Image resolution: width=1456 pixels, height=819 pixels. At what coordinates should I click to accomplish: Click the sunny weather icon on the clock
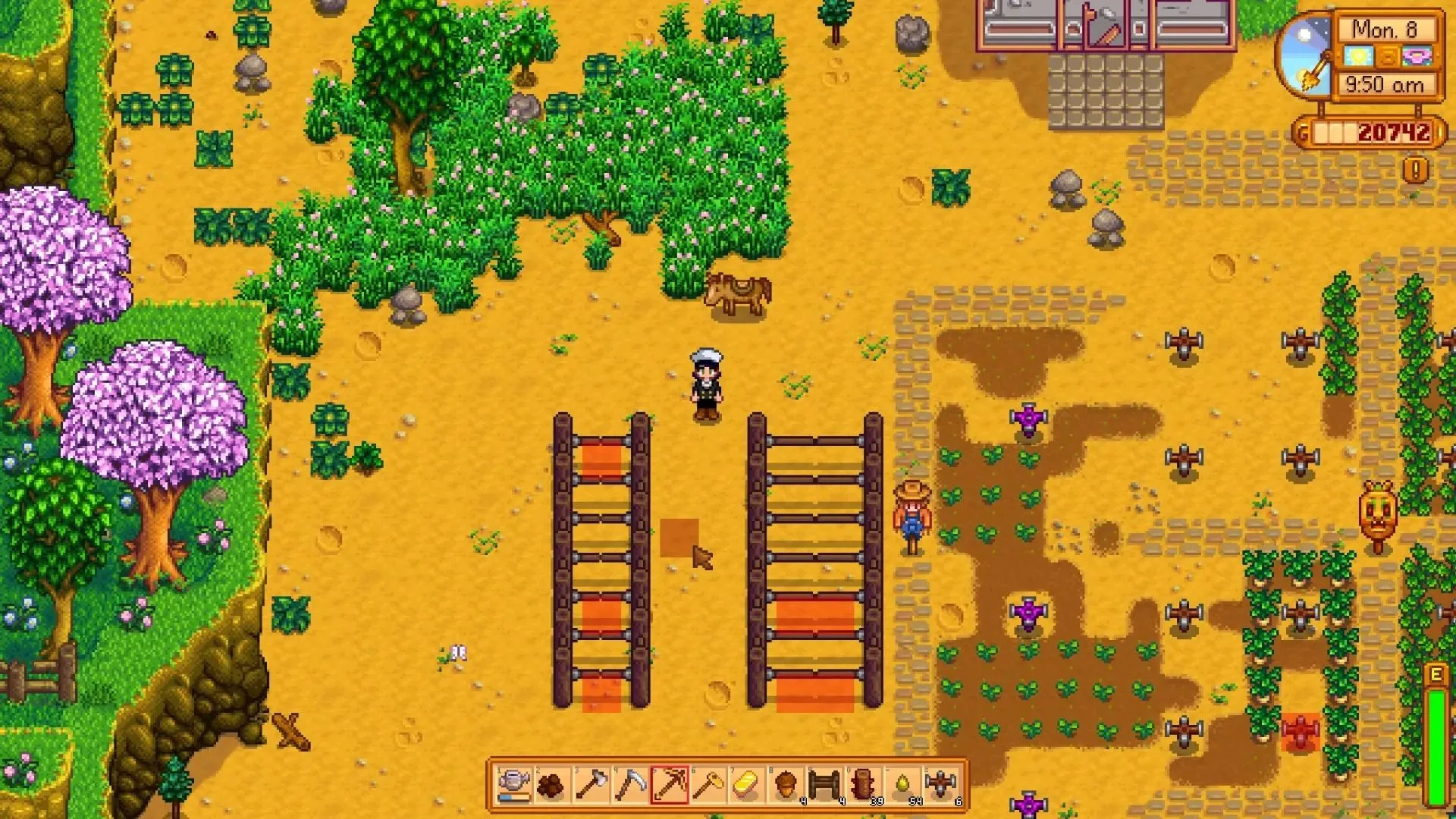[x=1357, y=55]
